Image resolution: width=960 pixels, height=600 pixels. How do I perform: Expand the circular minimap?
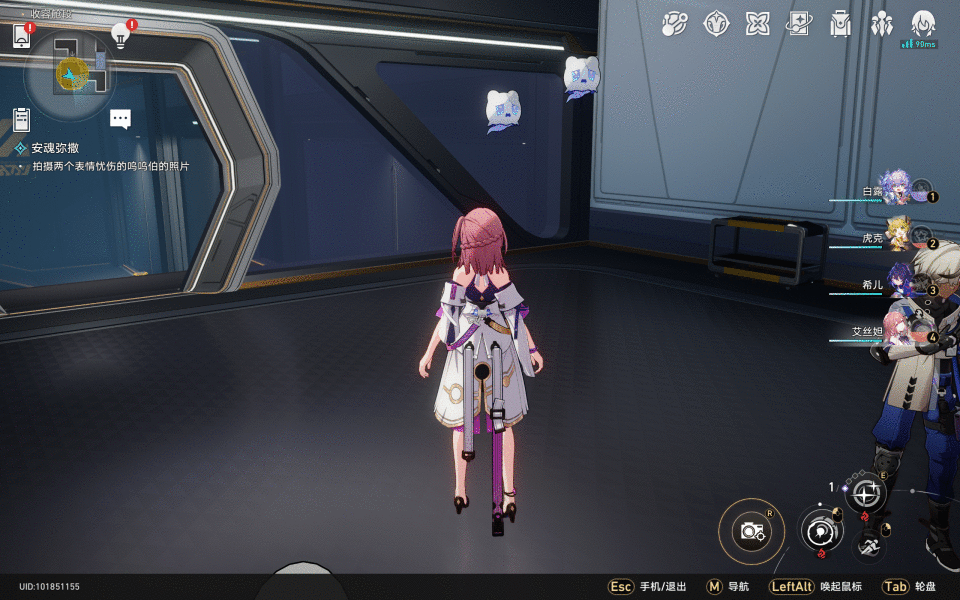pyautogui.click(x=71, y=72)
